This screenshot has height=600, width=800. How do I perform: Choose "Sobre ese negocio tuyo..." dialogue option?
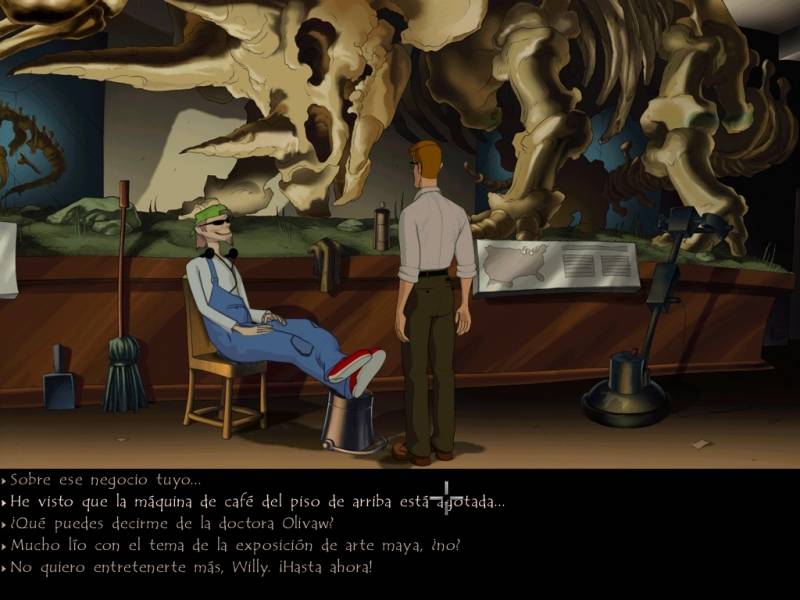[x=105, y=480]
